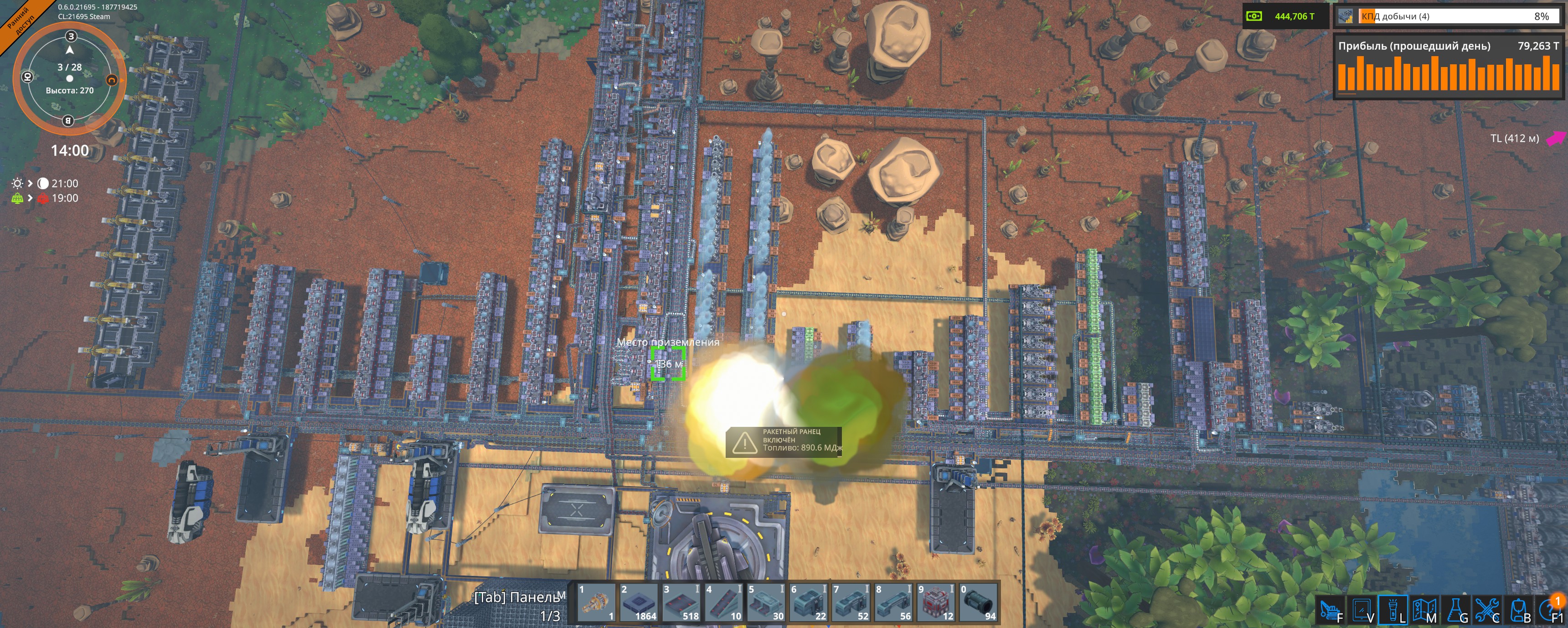Screen dimensions: 1568x628
Task: Open the crafting wrench-and-screwdriver icon
Action: tap(1486, 610)
